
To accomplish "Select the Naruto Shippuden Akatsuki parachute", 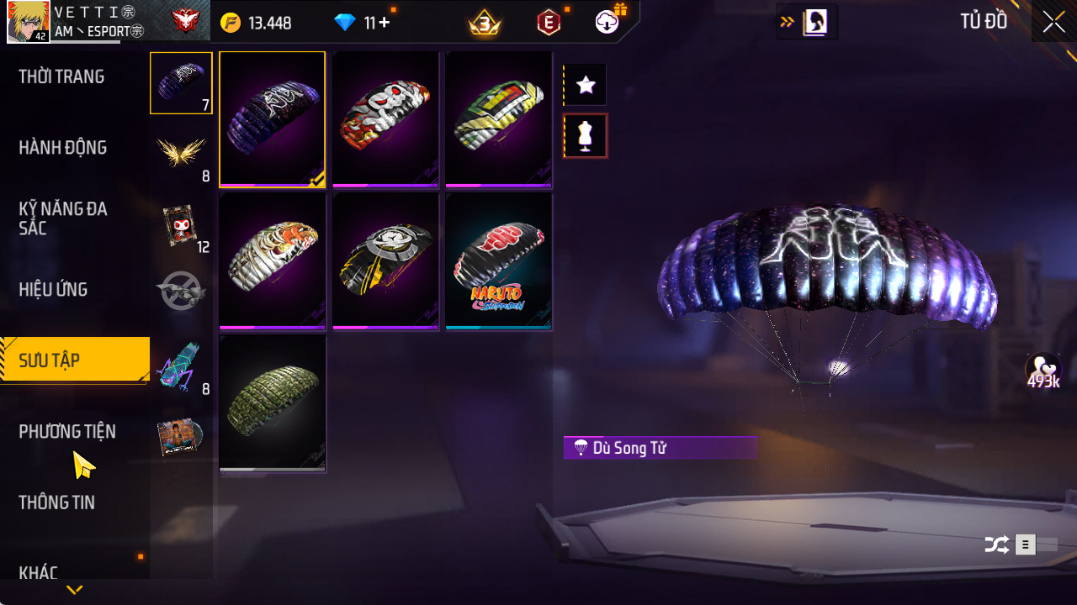I will point(499,261).
